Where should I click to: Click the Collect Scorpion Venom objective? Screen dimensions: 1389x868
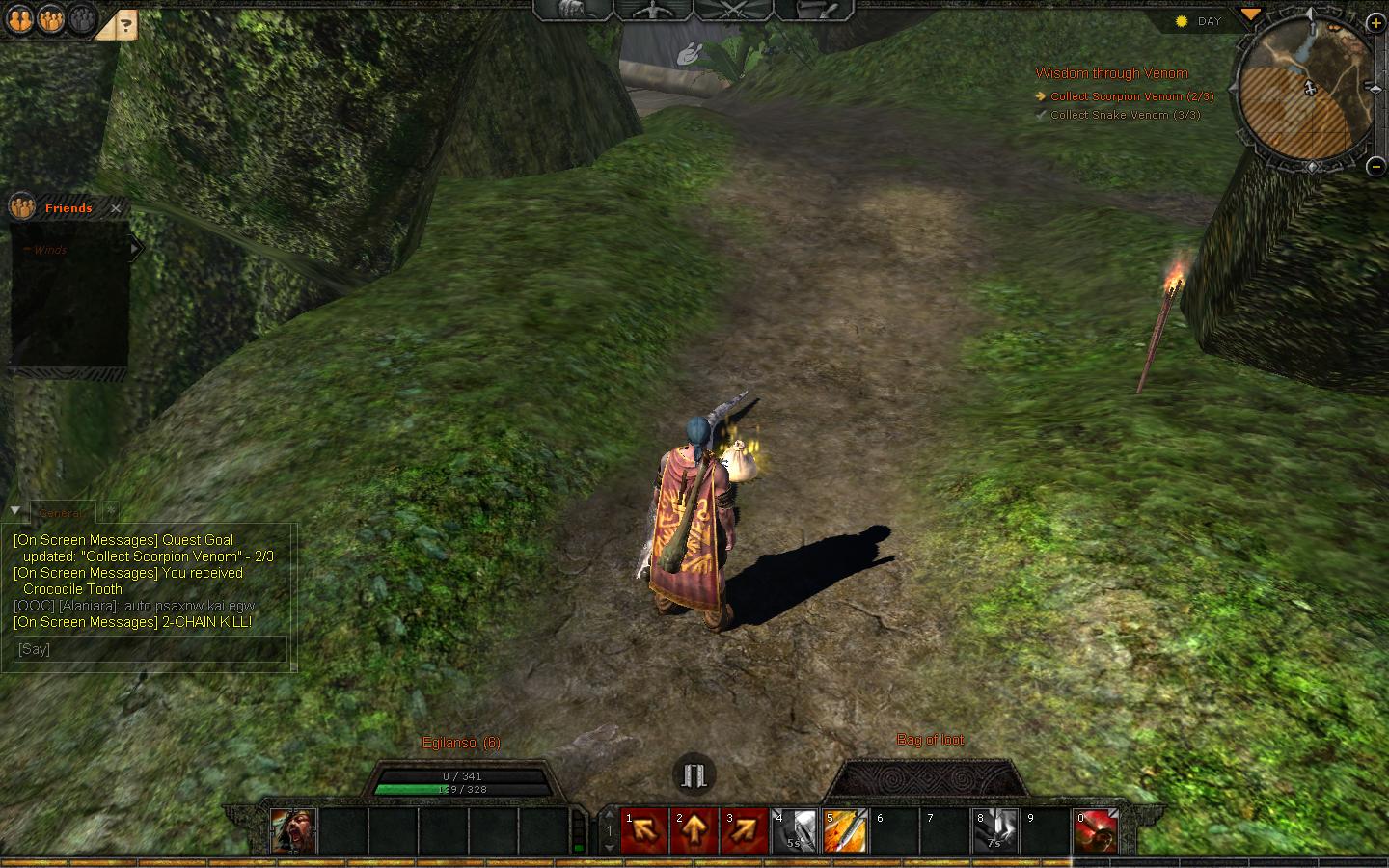coord(1131,96)
